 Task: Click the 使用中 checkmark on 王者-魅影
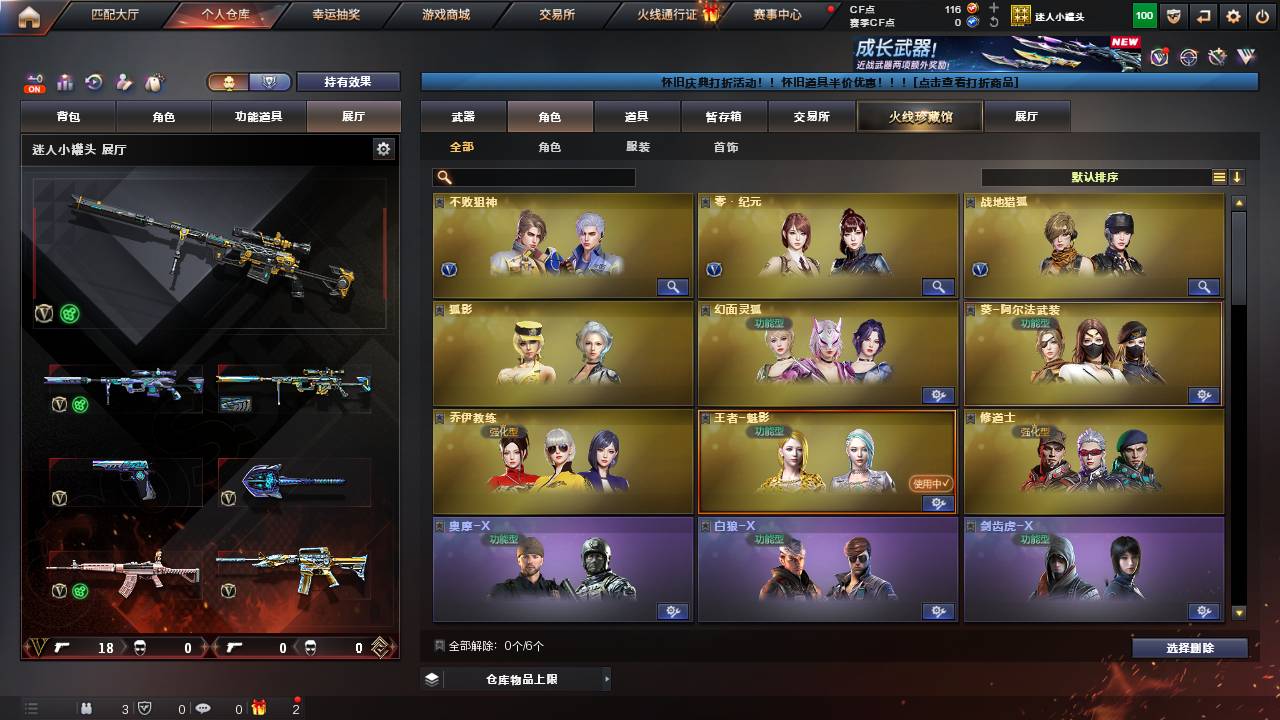(929, 481)
